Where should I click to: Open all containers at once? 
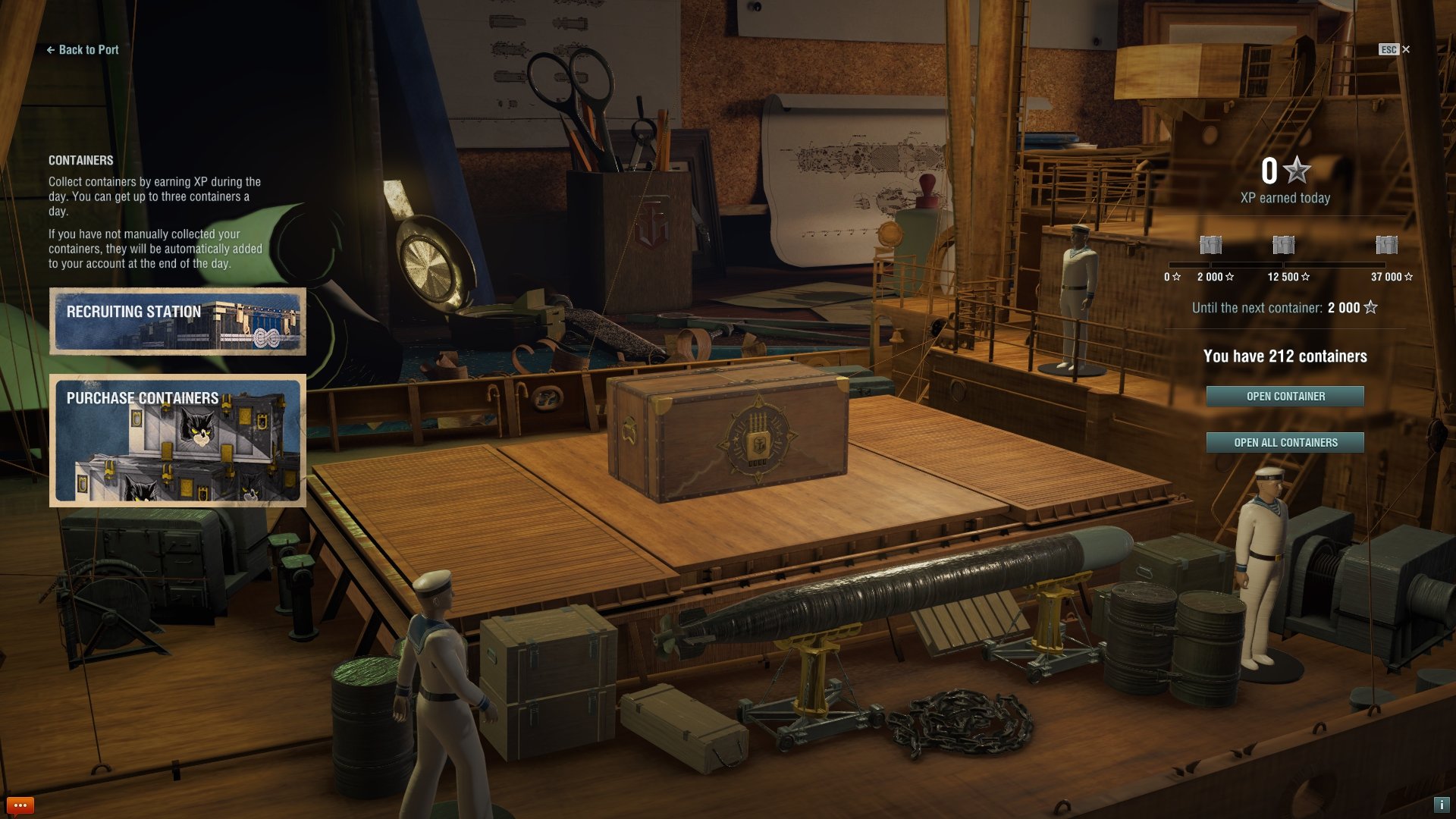1285,443
